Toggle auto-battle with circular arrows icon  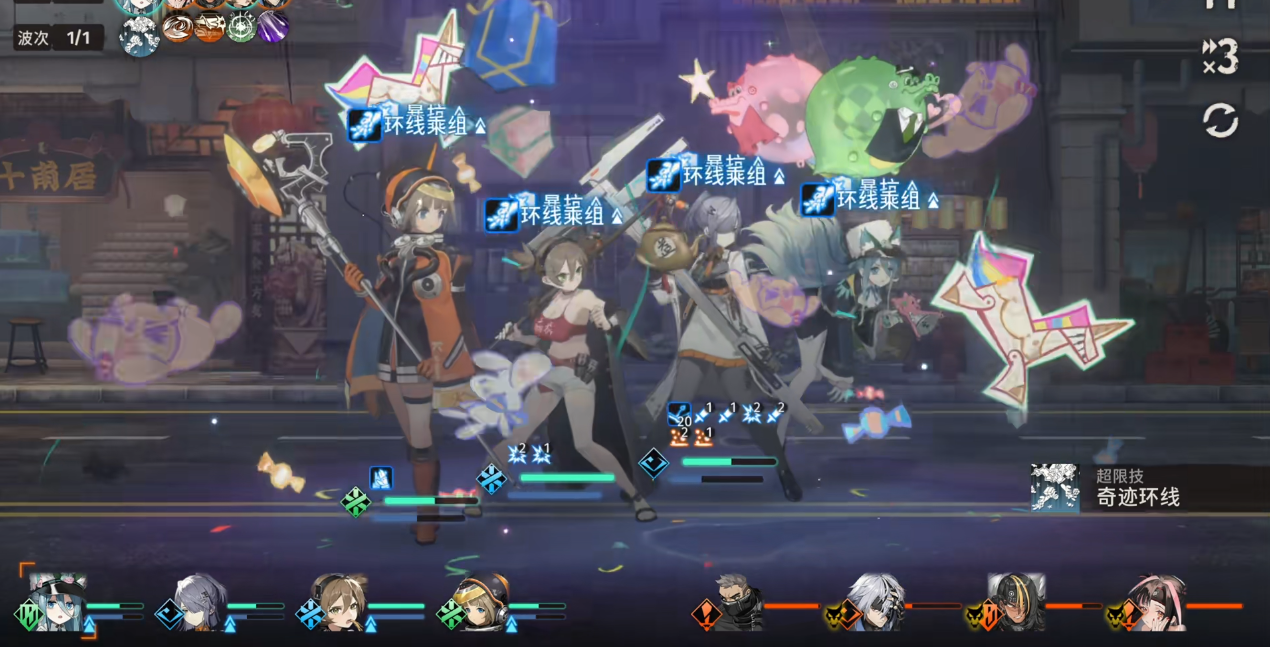point(1220,122)
